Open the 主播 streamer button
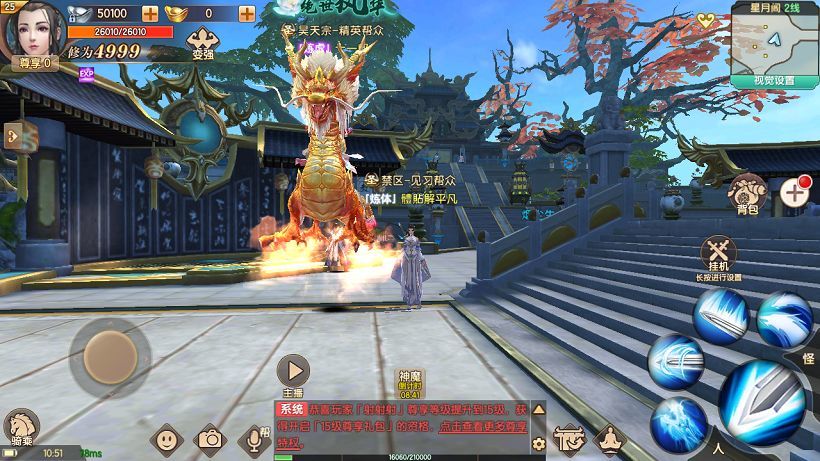The width and height of the screenshot is (820, 461). tap(292, 371)
